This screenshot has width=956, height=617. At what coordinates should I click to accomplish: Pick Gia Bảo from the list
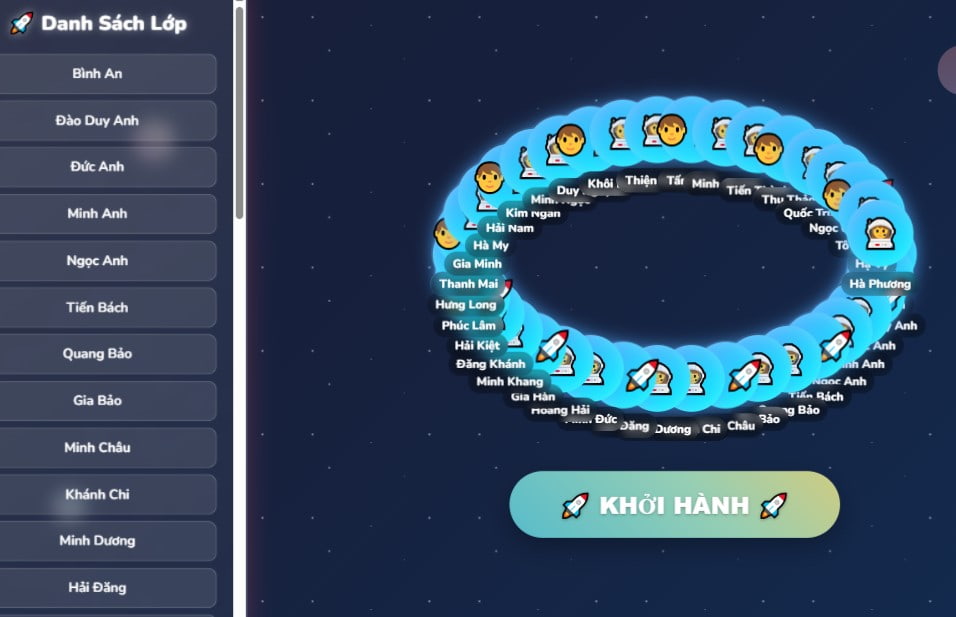click(x=98, y=401)
